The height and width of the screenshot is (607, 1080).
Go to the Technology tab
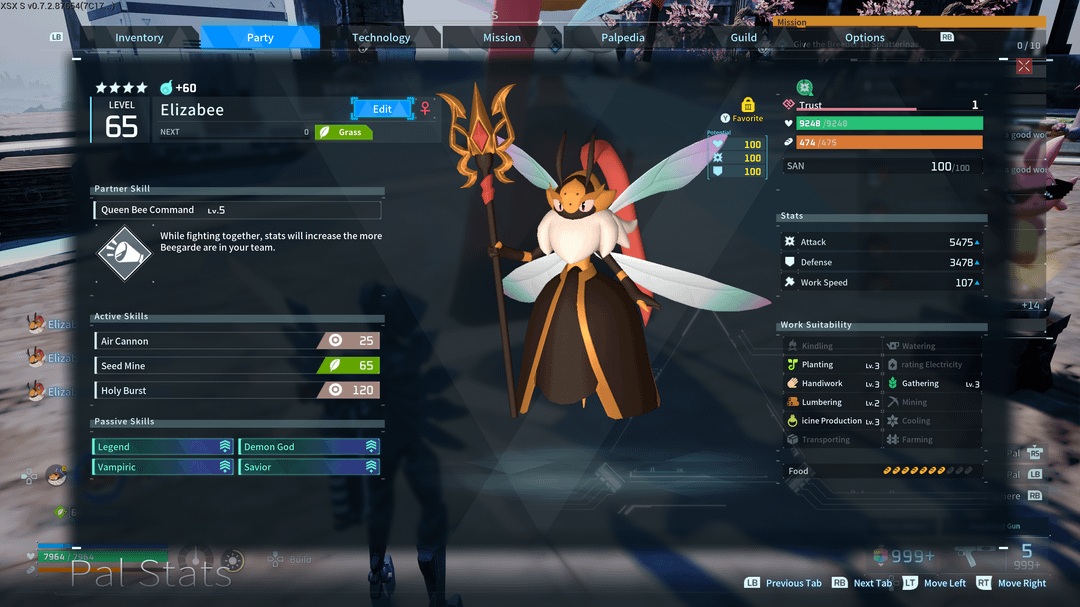click(381, 38)
